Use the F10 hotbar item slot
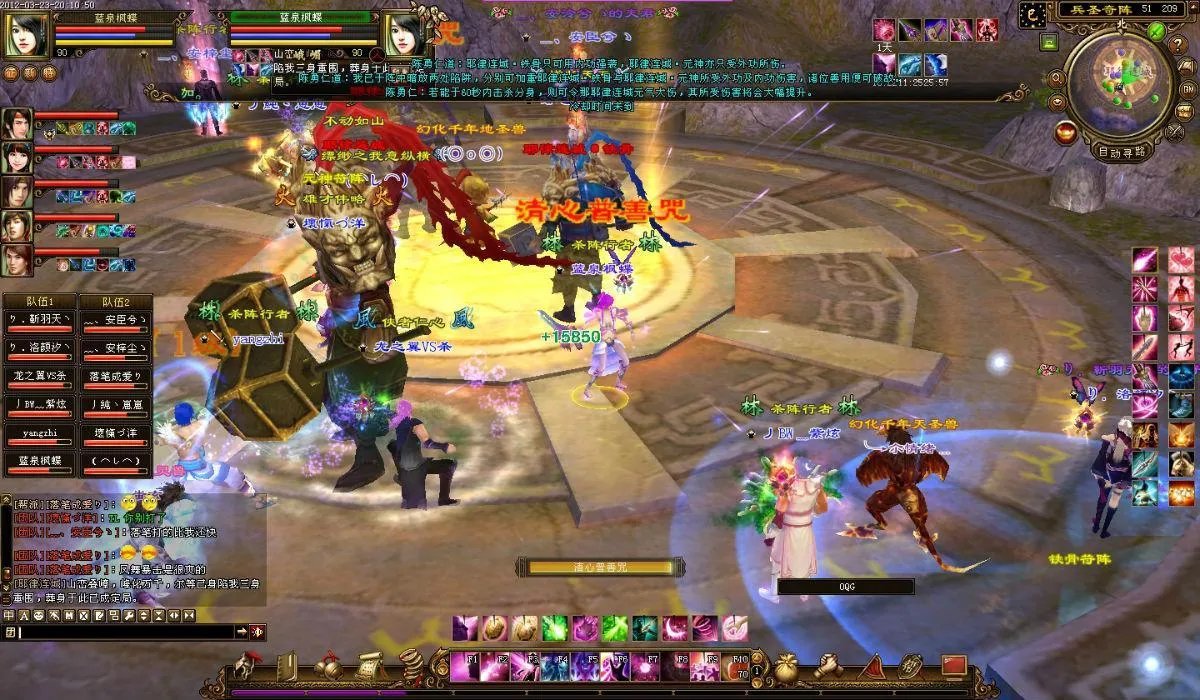 [x=739, y=664]
